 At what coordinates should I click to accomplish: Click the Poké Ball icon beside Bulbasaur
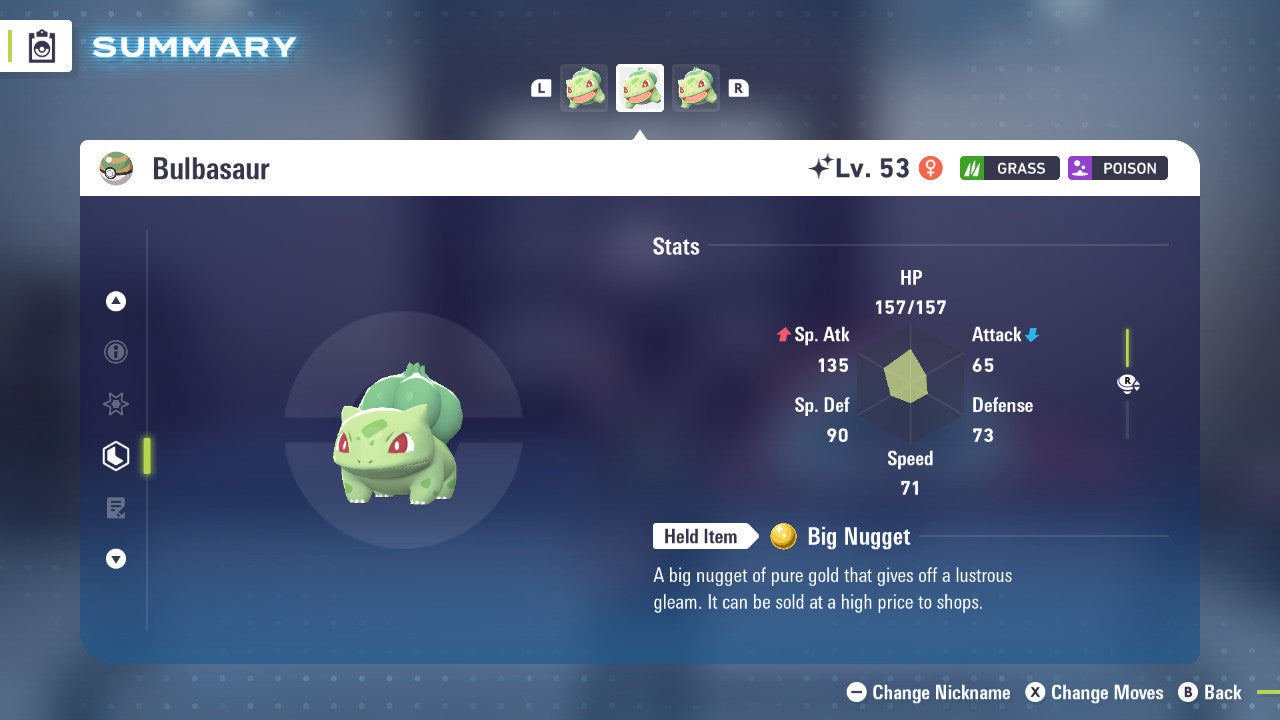[116, 168]
